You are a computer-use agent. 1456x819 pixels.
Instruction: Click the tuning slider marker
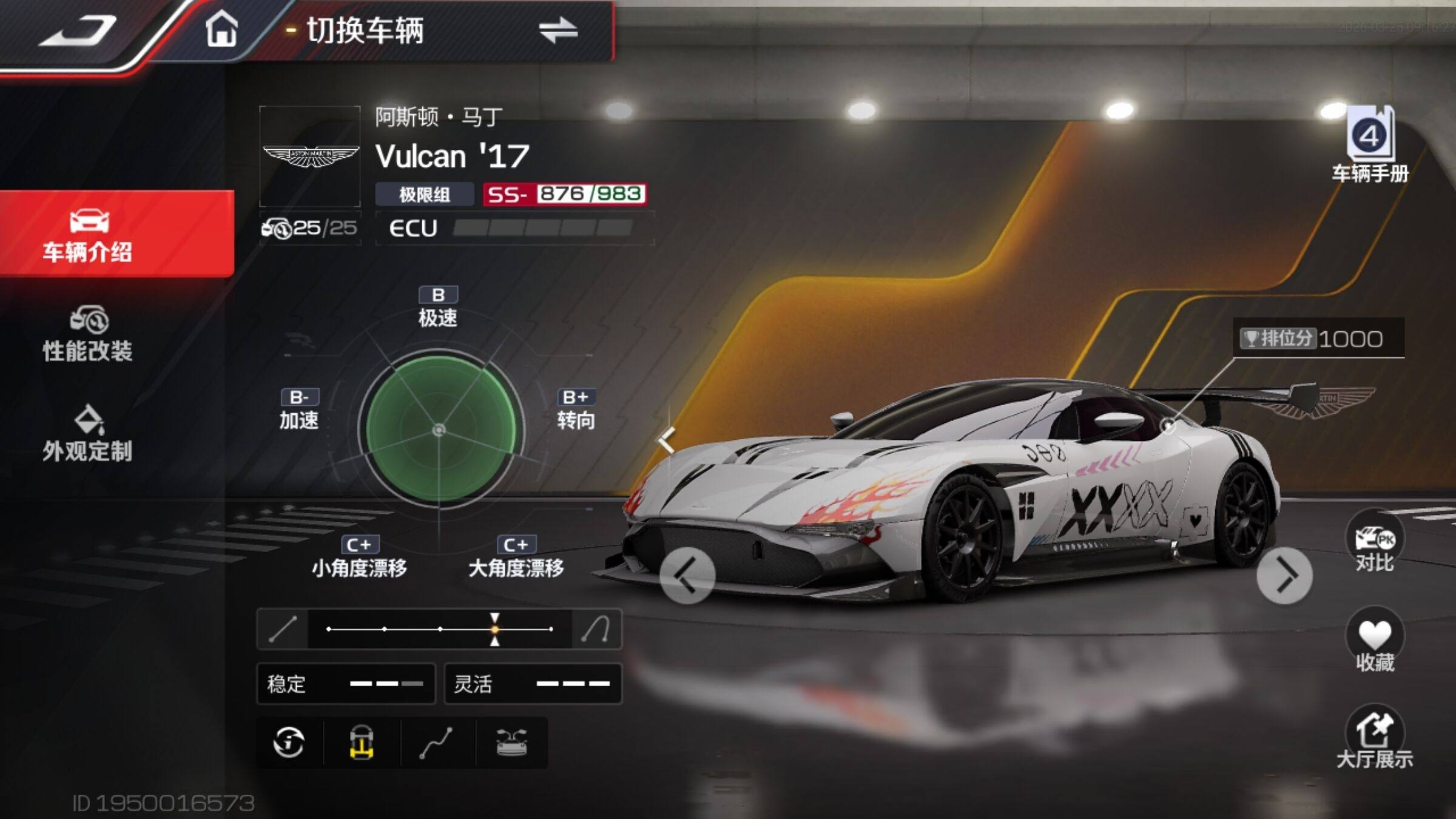(x=495, y=629)
